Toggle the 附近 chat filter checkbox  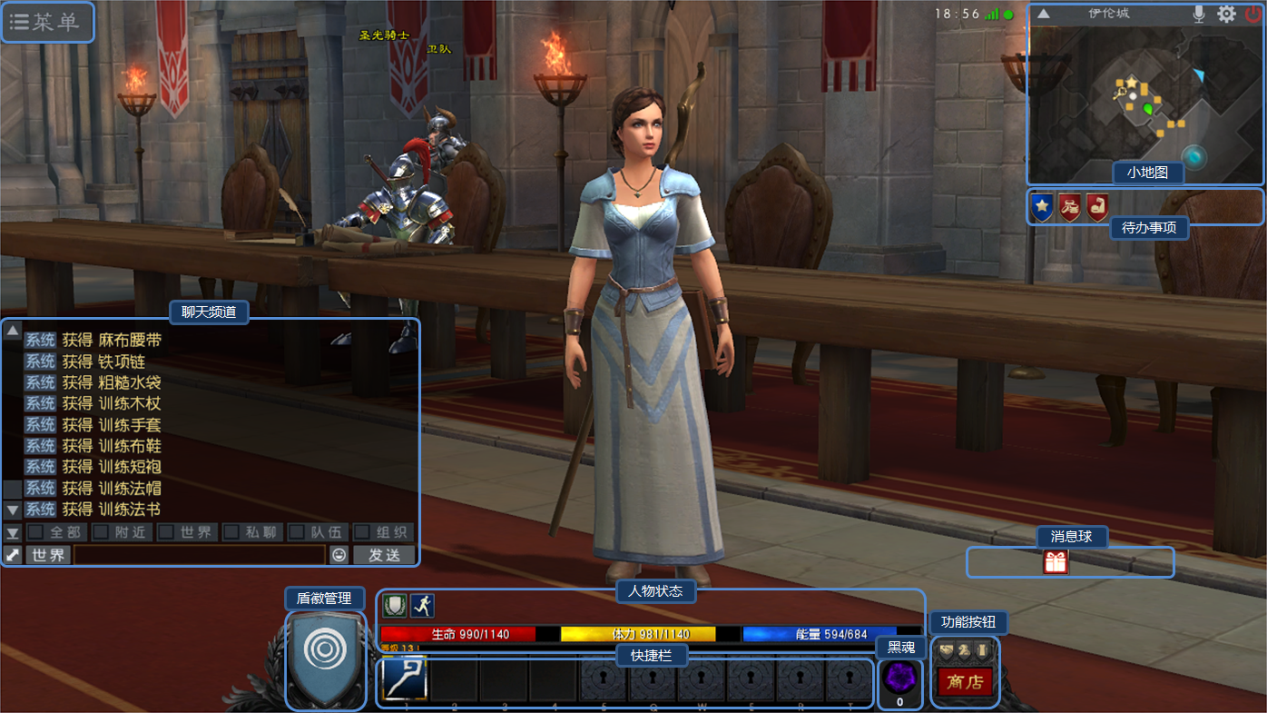(x=101, y=532)
